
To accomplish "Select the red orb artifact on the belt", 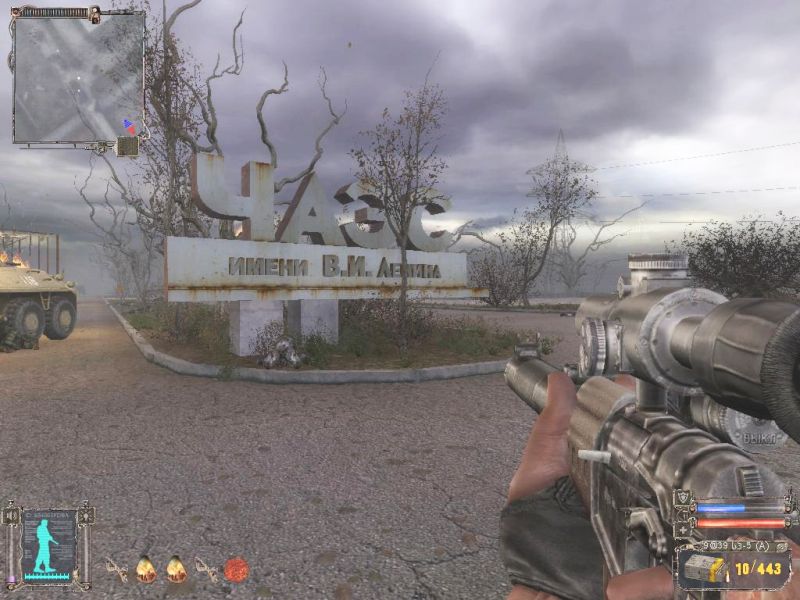I will (236, 570).
